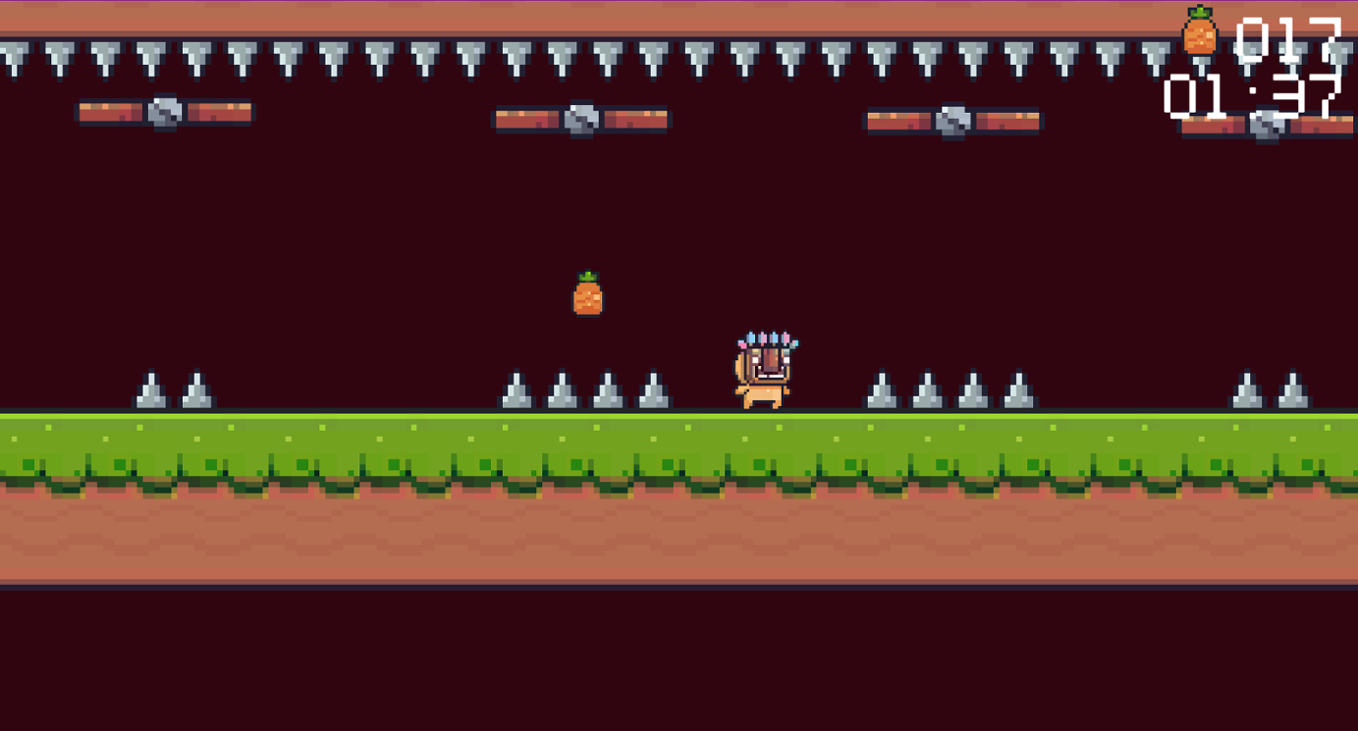Click the leftmost brick platform

110,113
